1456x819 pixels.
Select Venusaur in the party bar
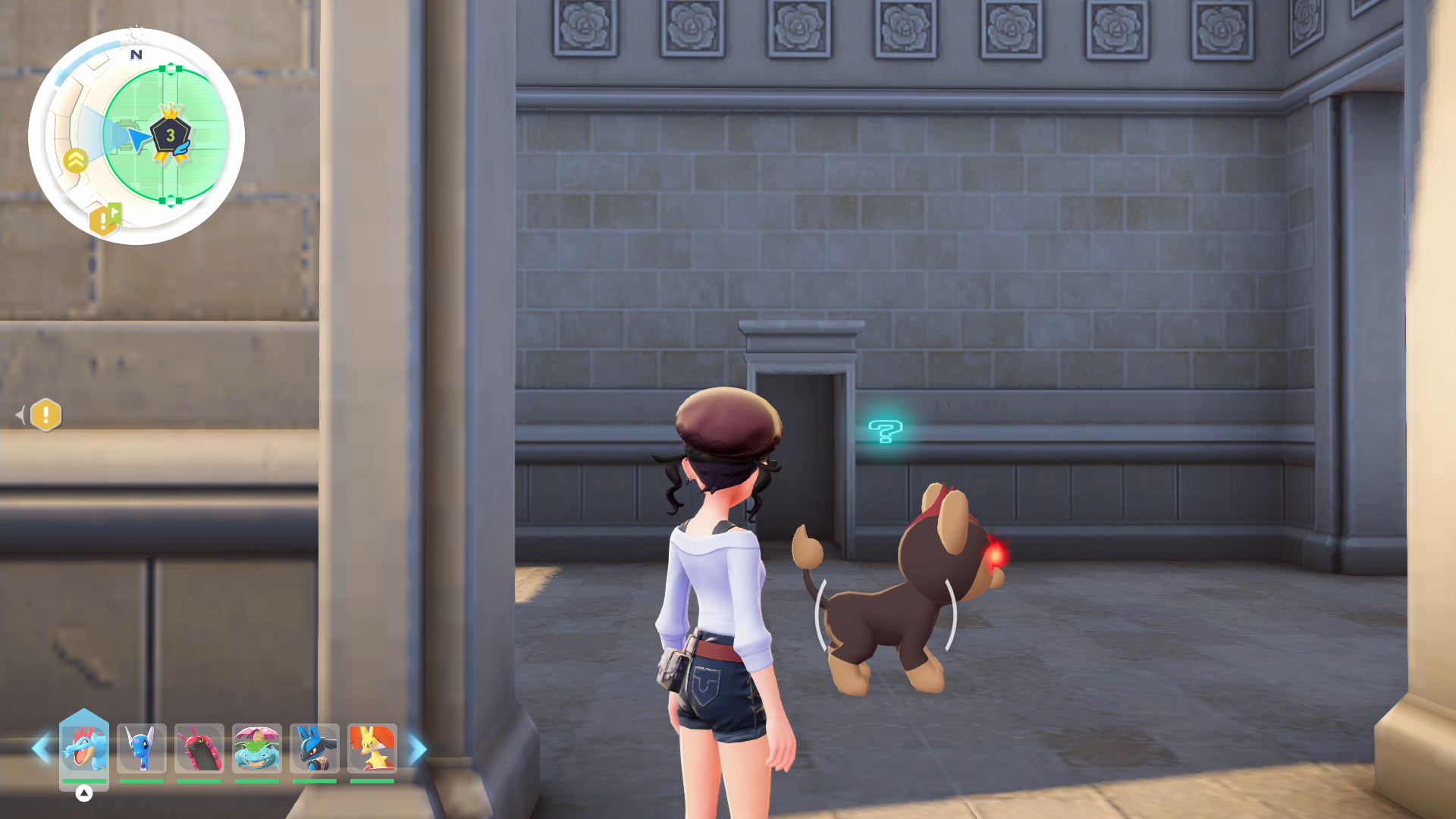coord(257,748)
